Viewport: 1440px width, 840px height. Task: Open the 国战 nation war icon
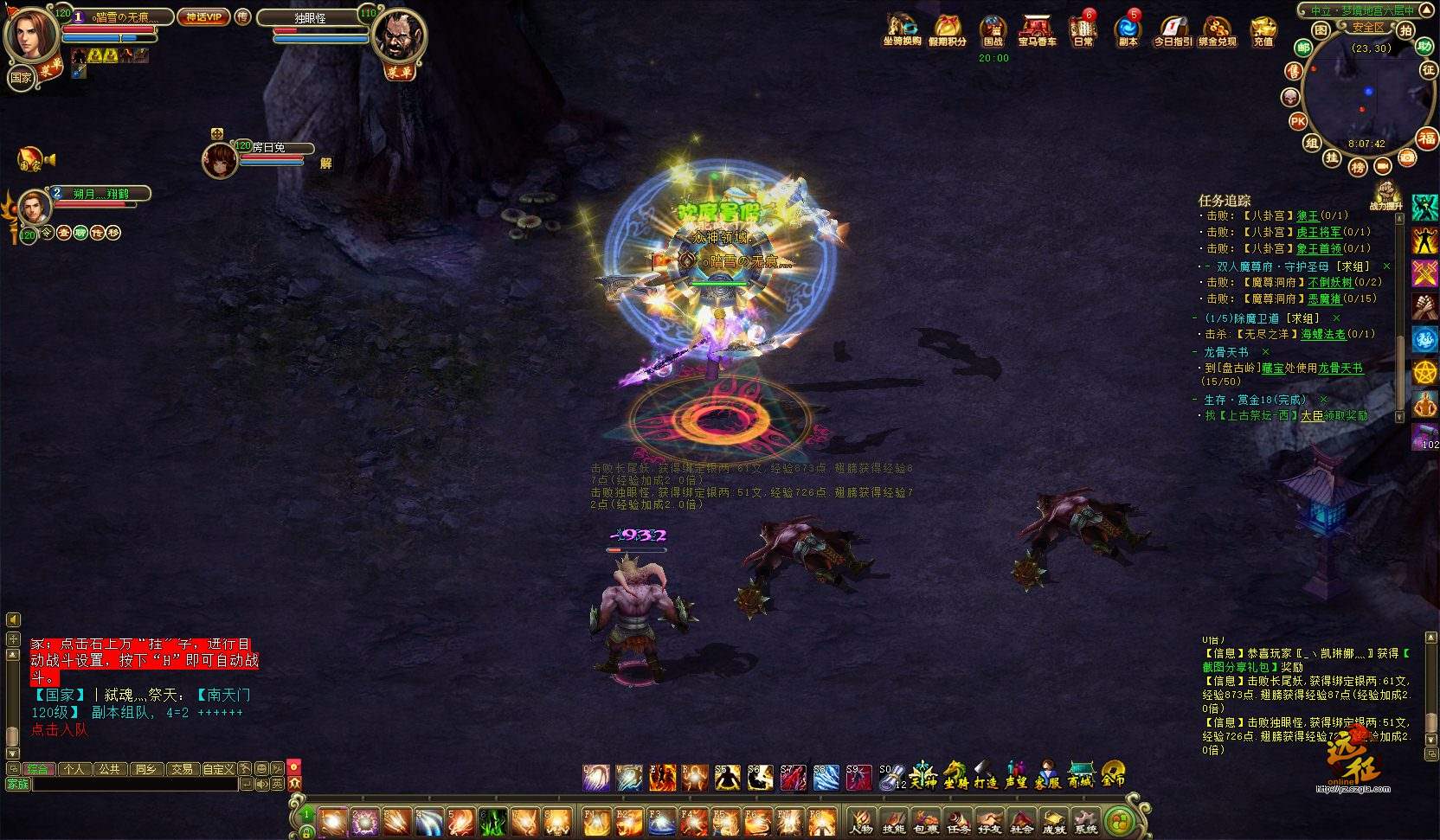click(993, 29)
